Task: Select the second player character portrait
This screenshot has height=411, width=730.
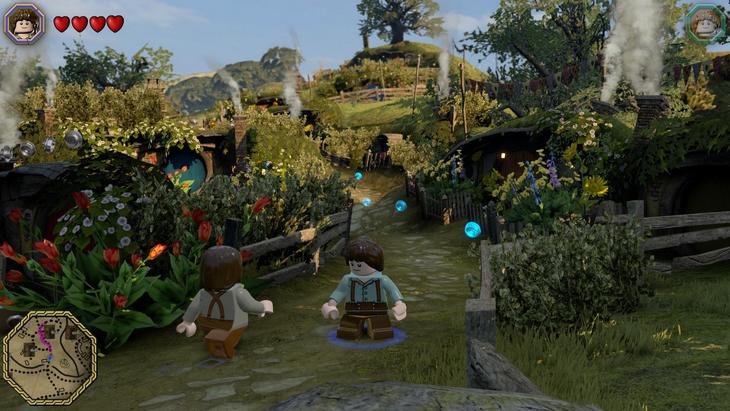Action: tap(706, 23)
